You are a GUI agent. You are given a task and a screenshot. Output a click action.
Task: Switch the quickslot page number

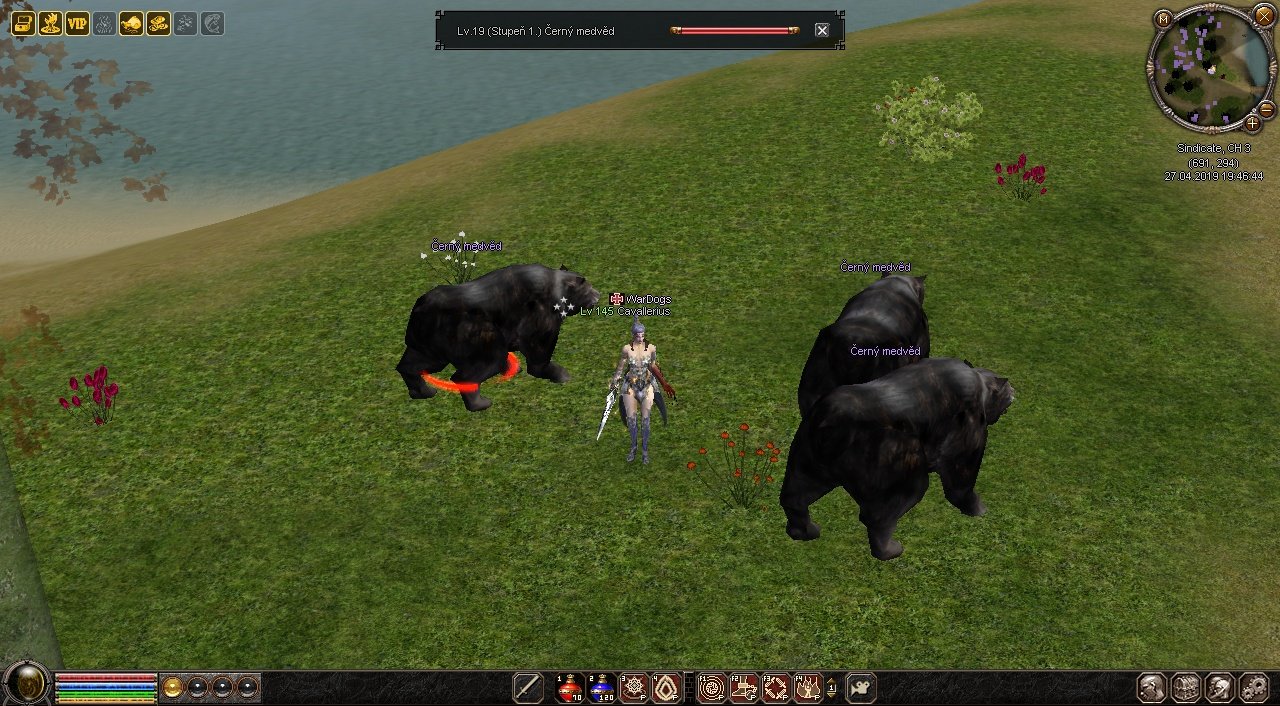tap(832, 688)
